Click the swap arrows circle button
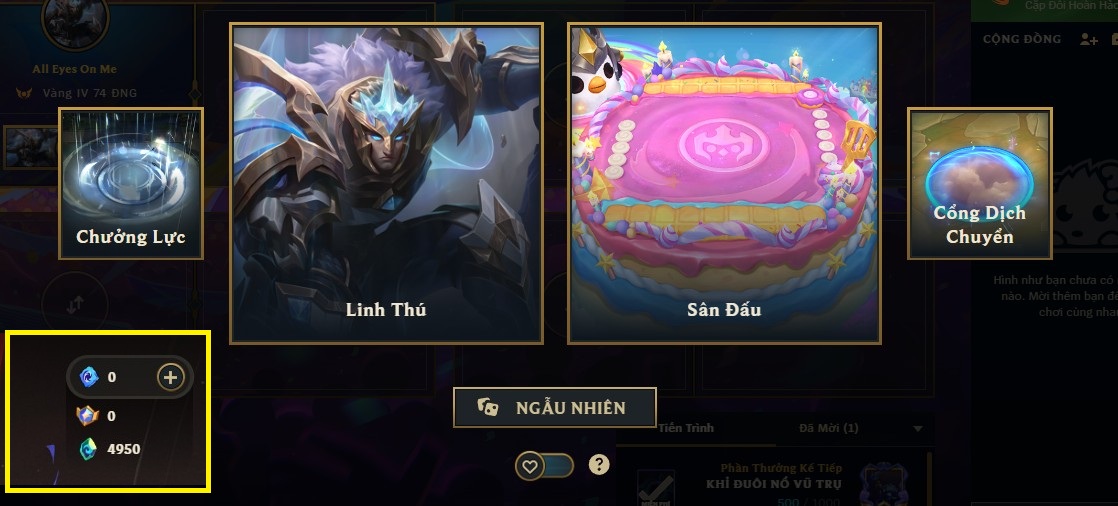 (73, 302)
